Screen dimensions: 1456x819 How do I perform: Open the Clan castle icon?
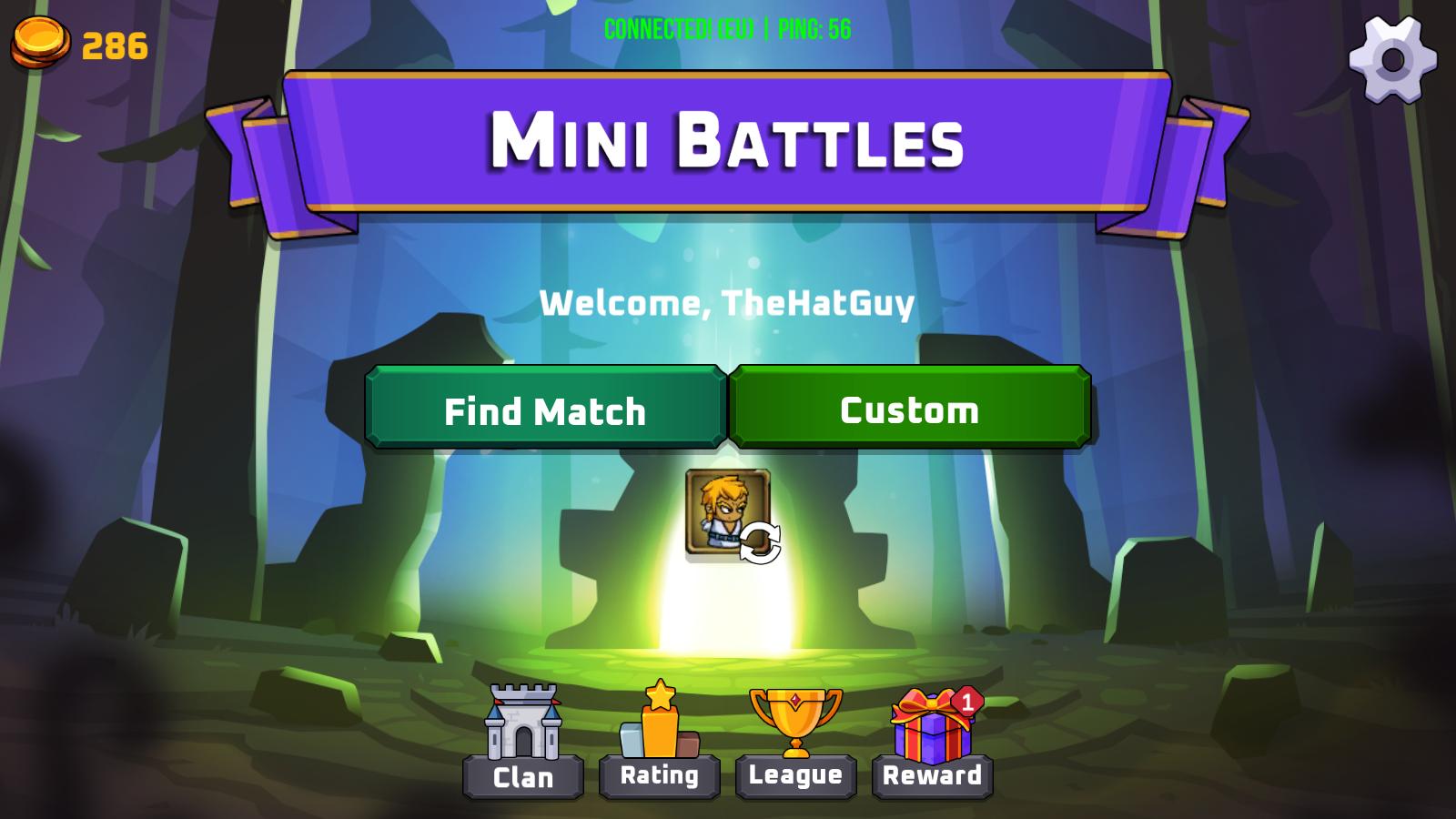click(x=523, y=723)
